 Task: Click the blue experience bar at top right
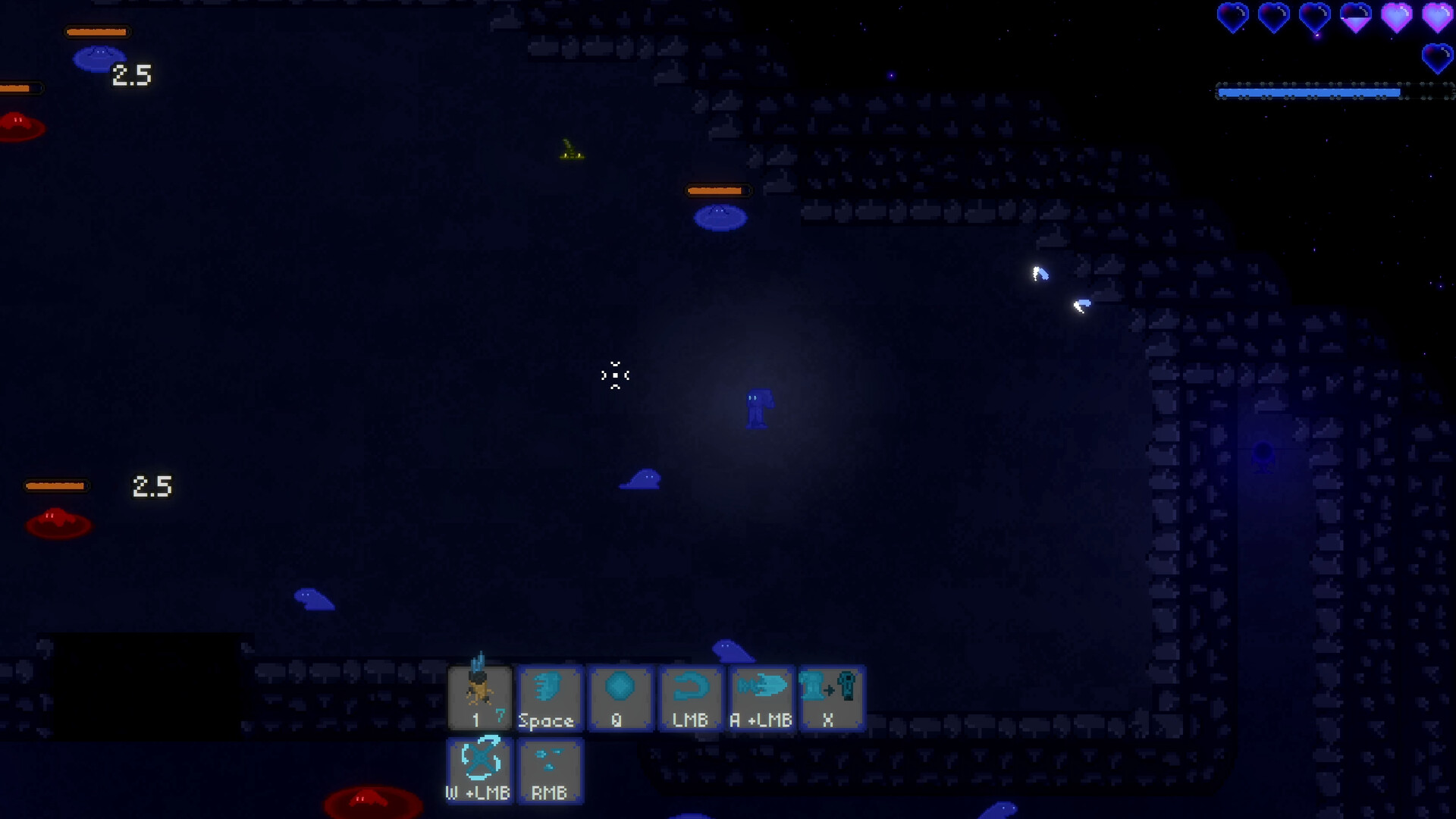click(x=1308, y=93)
